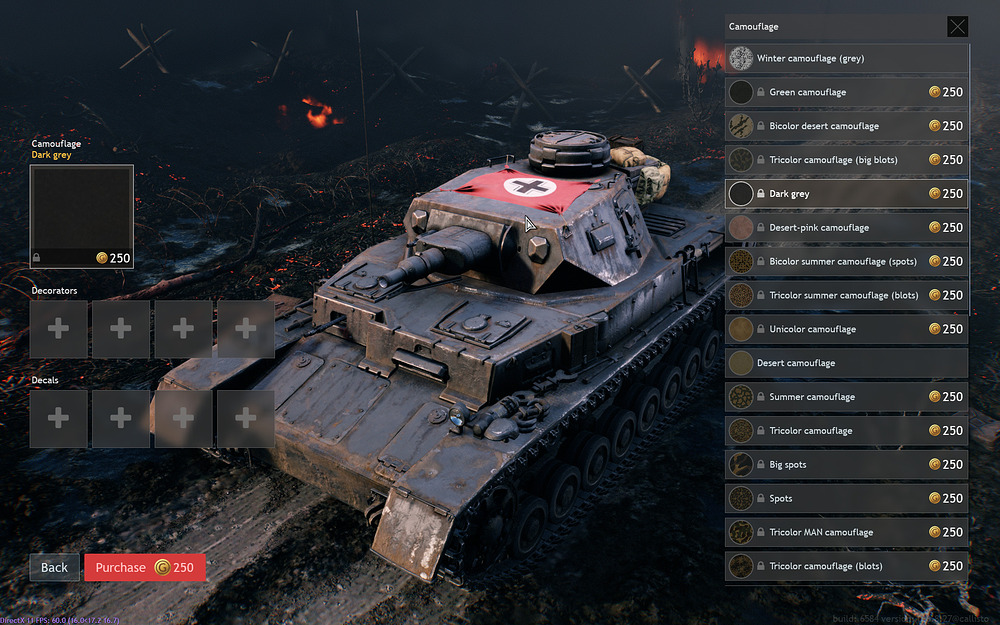1000x625 pixels.
Task: Select Desert-pink camouflage
Action: point(847,228)
